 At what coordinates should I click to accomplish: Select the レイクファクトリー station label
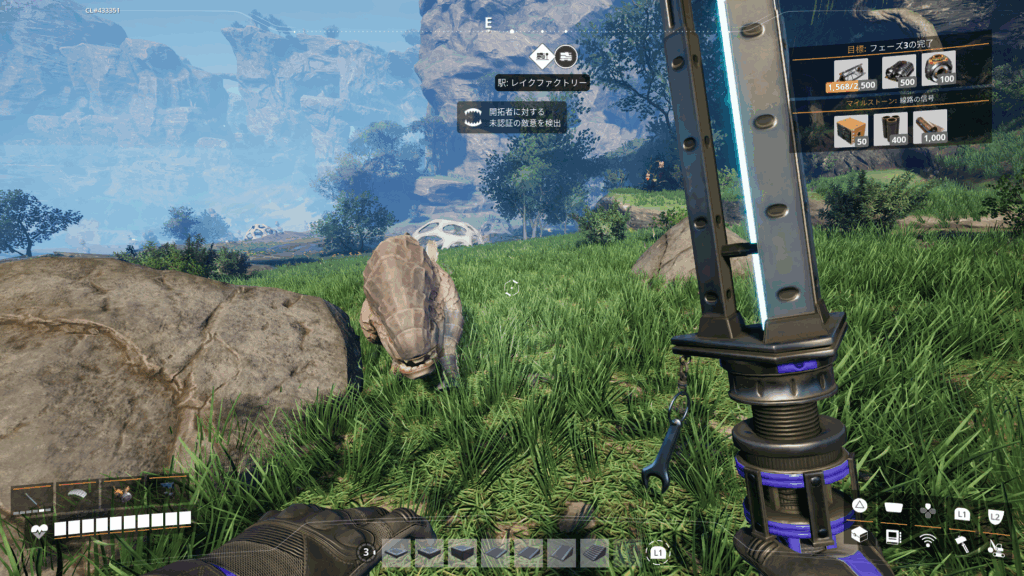click(543, 83)
